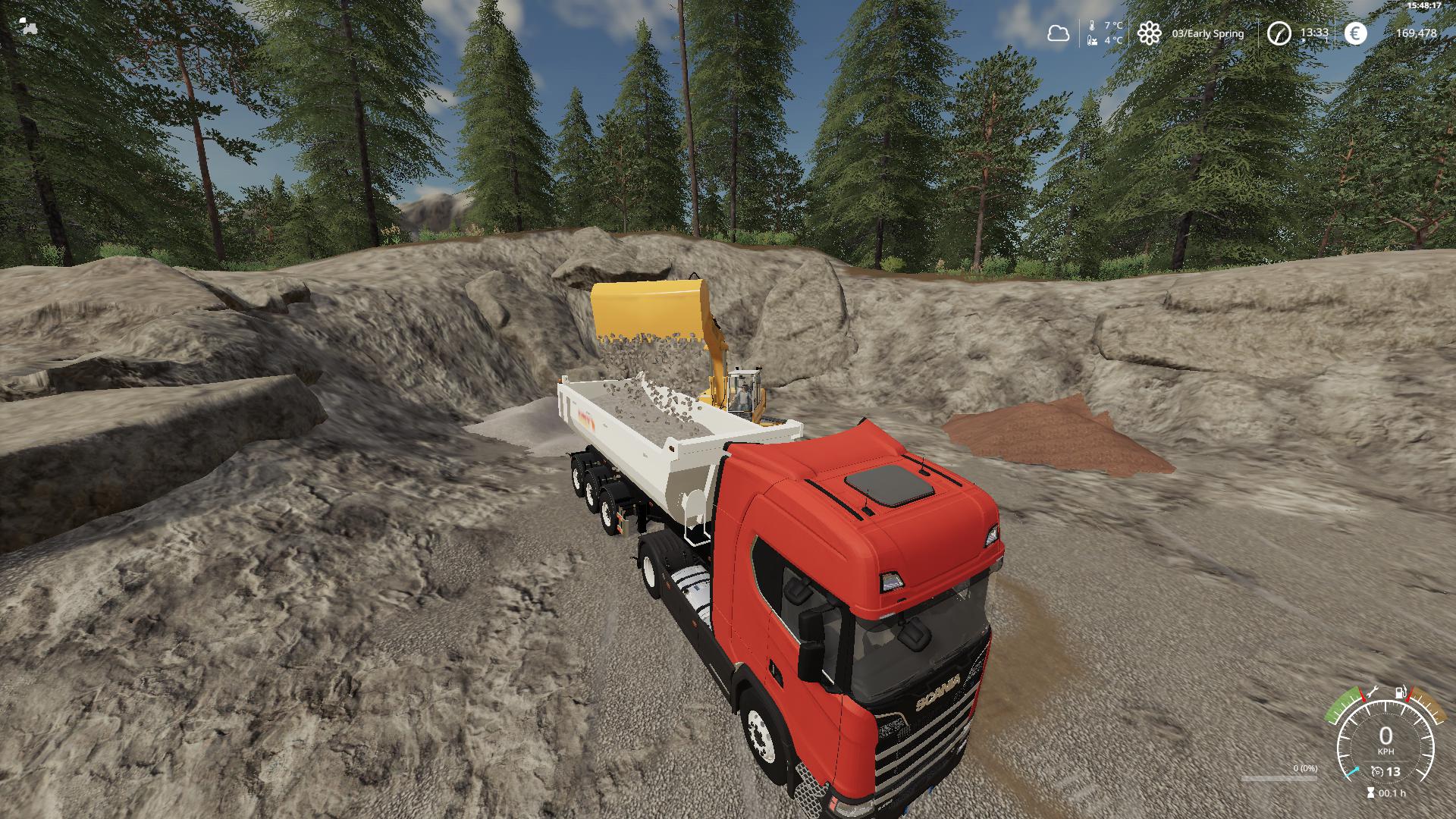This screenshot has height=819, width=1456.
Task: Open the euro money icon
Action: click(x=1355, y=33)
